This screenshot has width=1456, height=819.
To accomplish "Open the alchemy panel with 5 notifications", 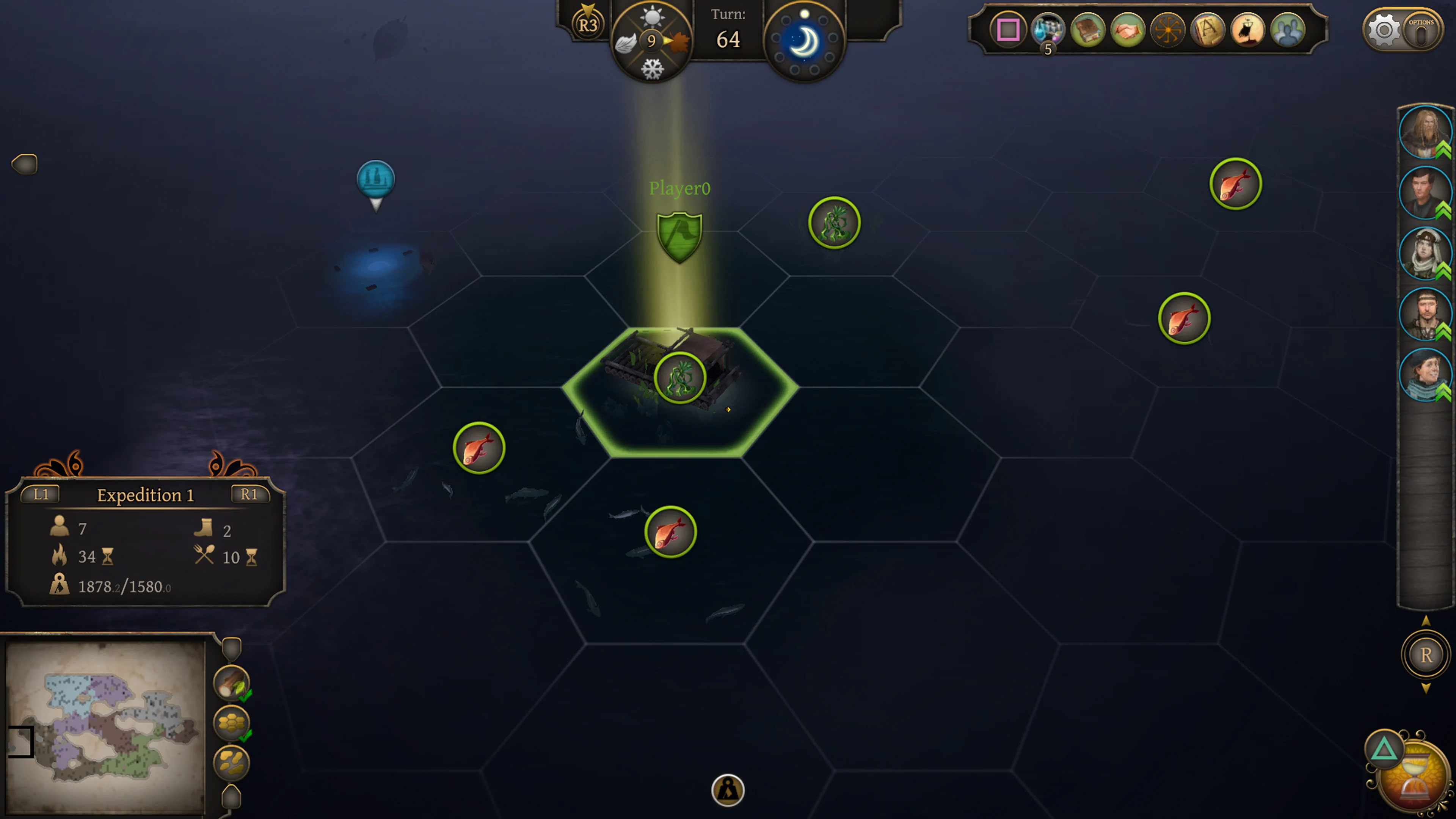I will 1048,31.
